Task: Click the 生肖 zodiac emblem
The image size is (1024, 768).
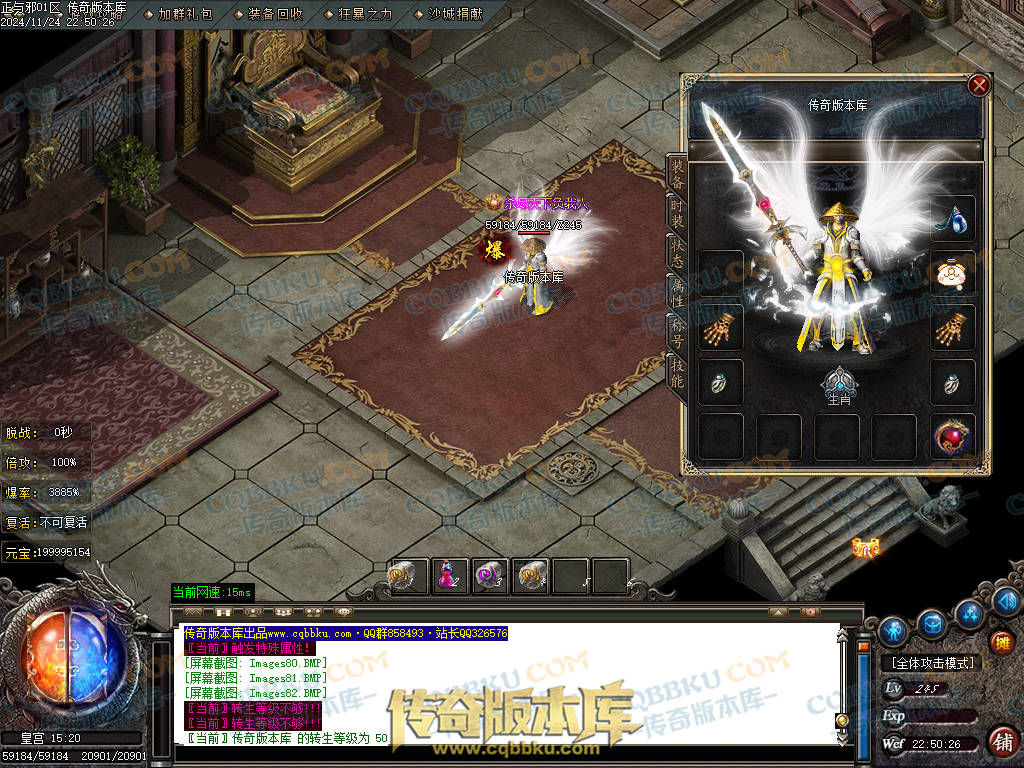Action: pyautogui.click(x=837, y=386)
